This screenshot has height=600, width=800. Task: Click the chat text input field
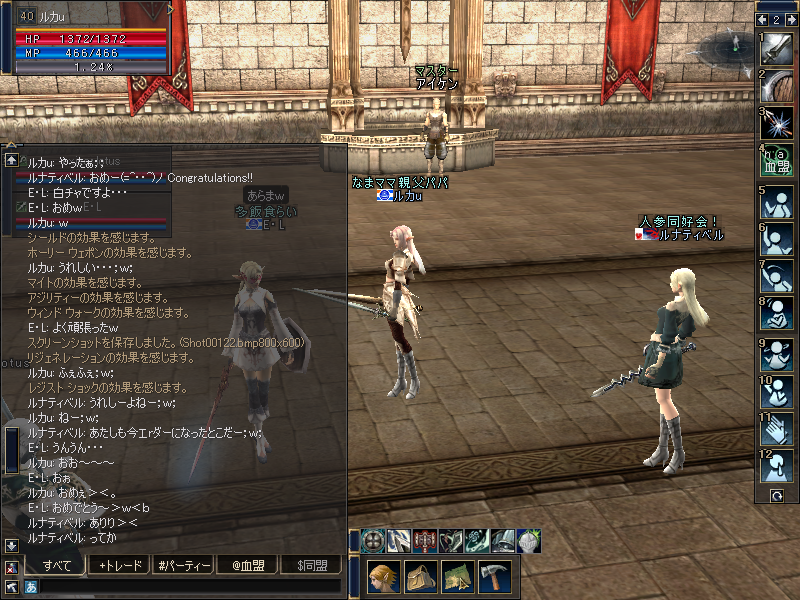point(190,586)
